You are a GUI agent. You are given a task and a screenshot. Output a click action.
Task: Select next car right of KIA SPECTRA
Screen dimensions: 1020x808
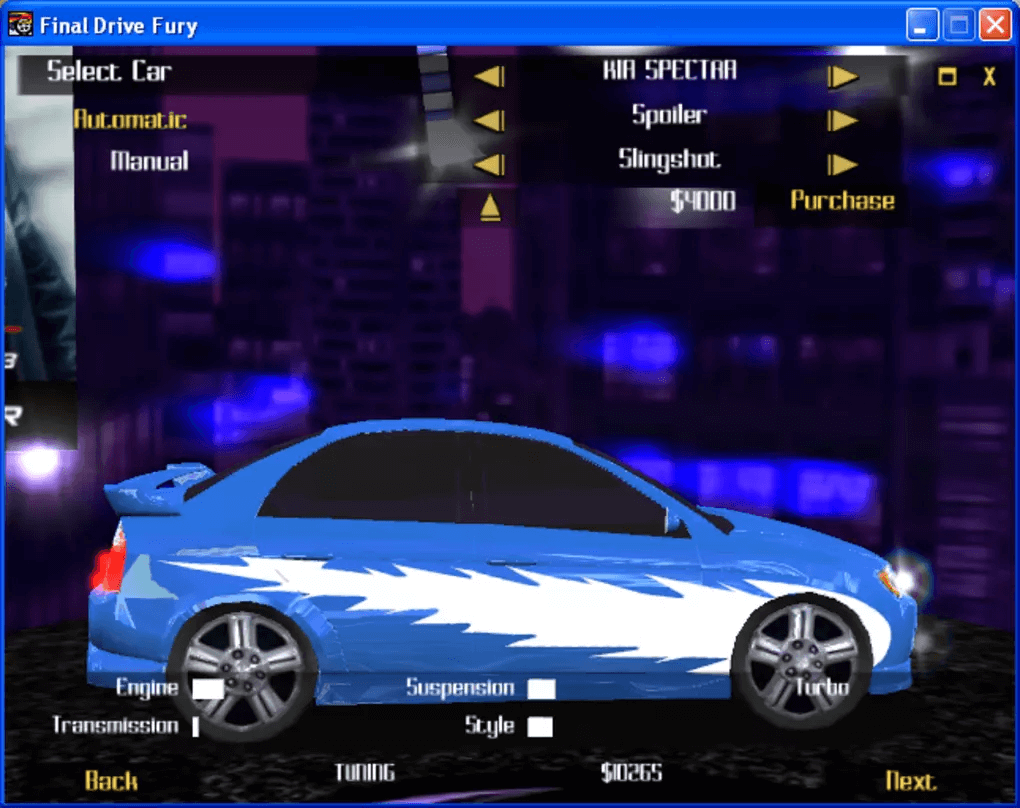pyautogui.click(x=843, y=76)
